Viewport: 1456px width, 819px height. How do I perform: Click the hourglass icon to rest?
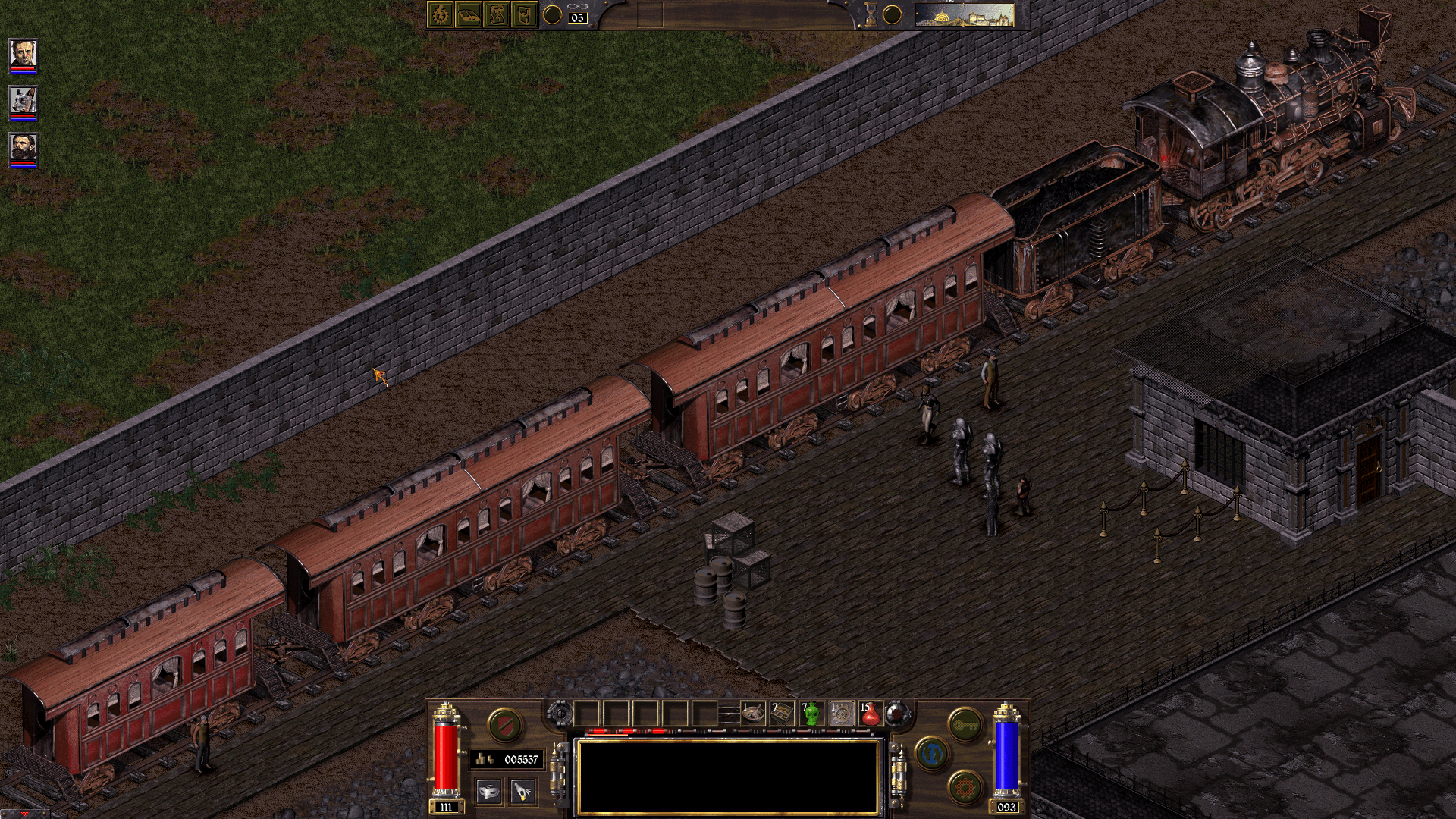tap(871, 17)
